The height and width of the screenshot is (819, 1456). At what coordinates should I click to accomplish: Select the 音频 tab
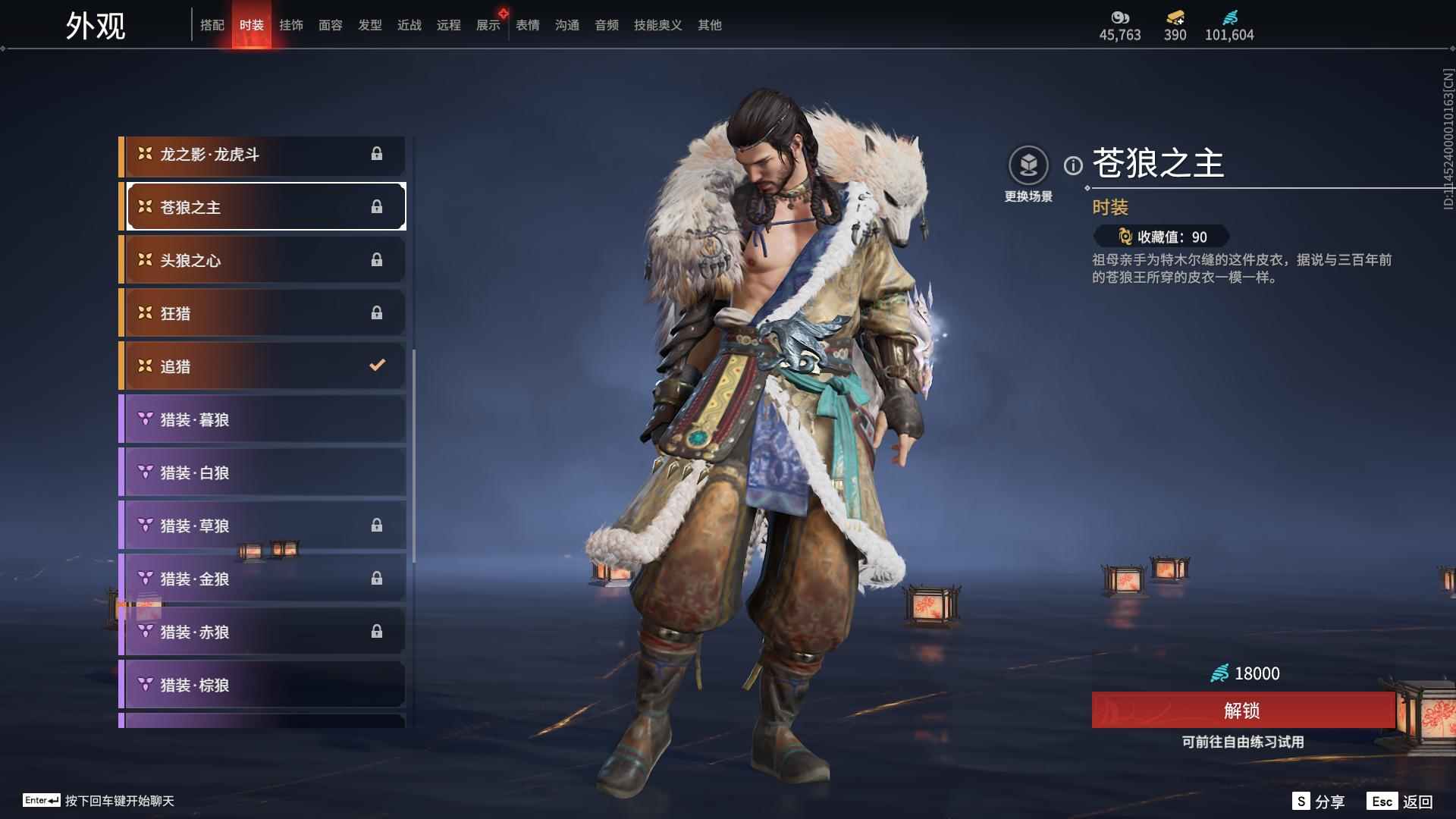(606, 25)
